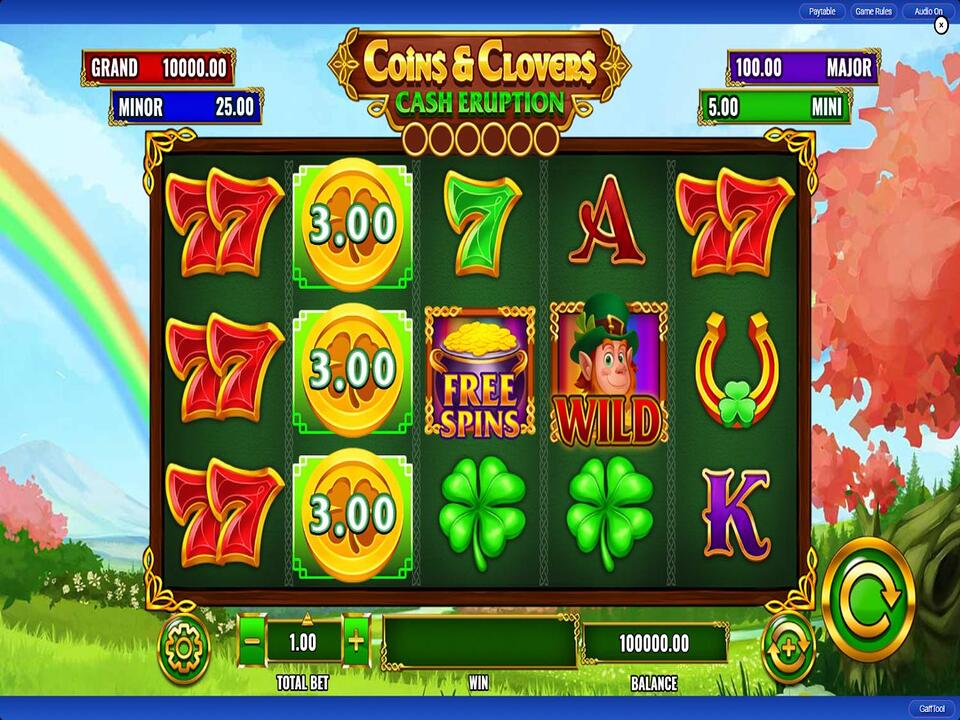Spin the reels with the green arrow button
Image resolution: width=960 pixels, height=720 pixels.
tap(868, 599)
